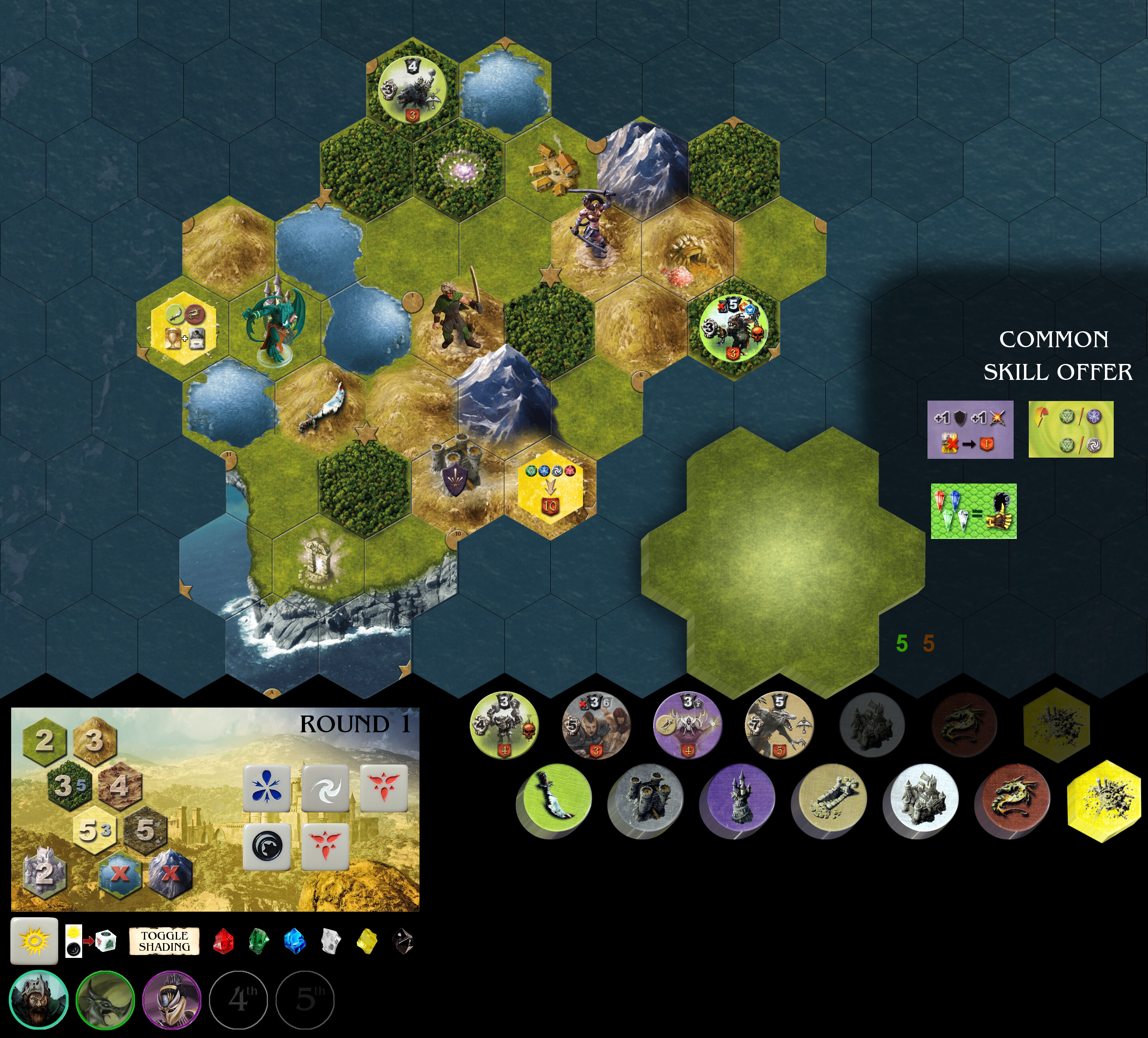
Task: Click the sun day/night button
Action: point(34,941)
